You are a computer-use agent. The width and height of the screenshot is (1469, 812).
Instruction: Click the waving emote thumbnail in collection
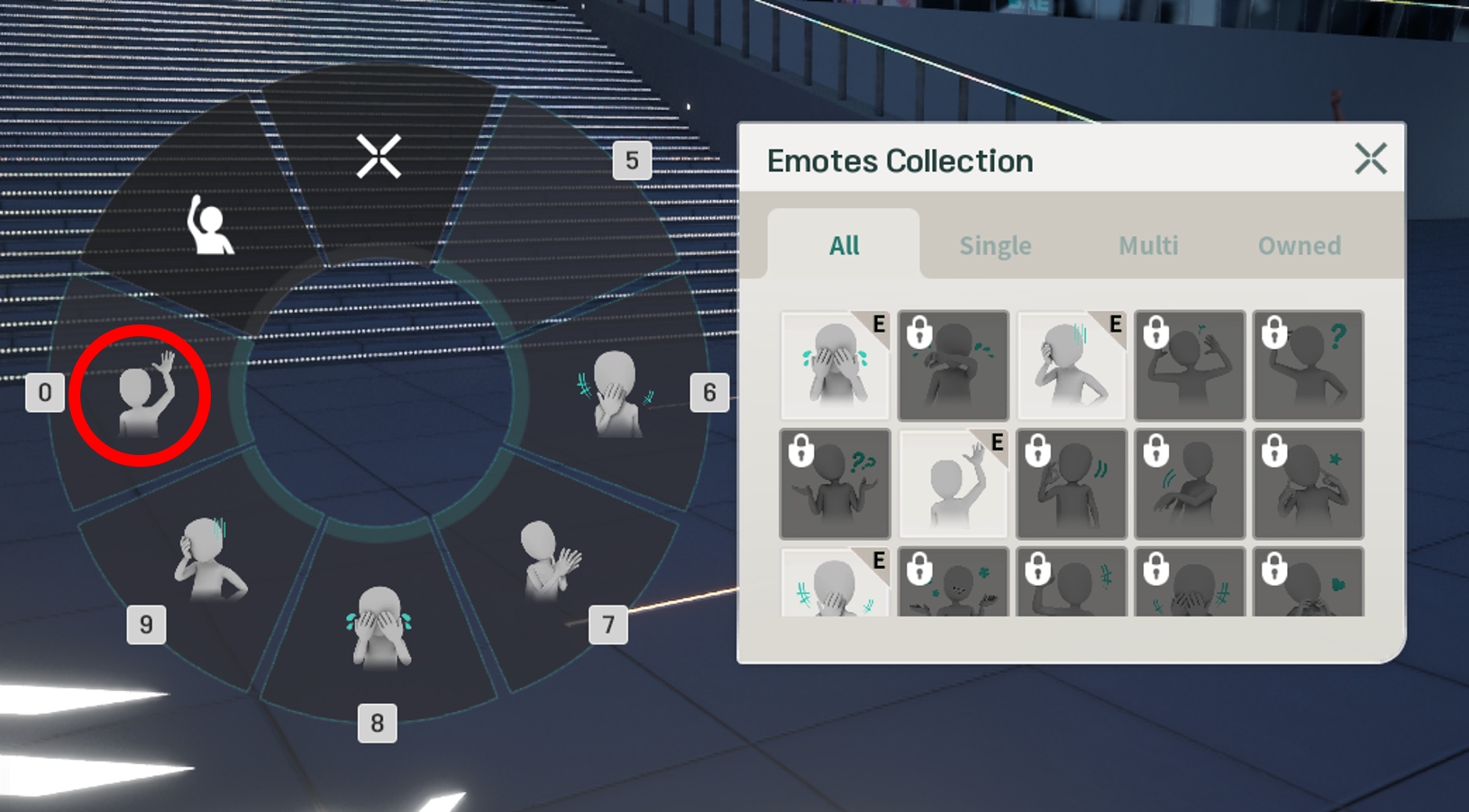(953, 484)
